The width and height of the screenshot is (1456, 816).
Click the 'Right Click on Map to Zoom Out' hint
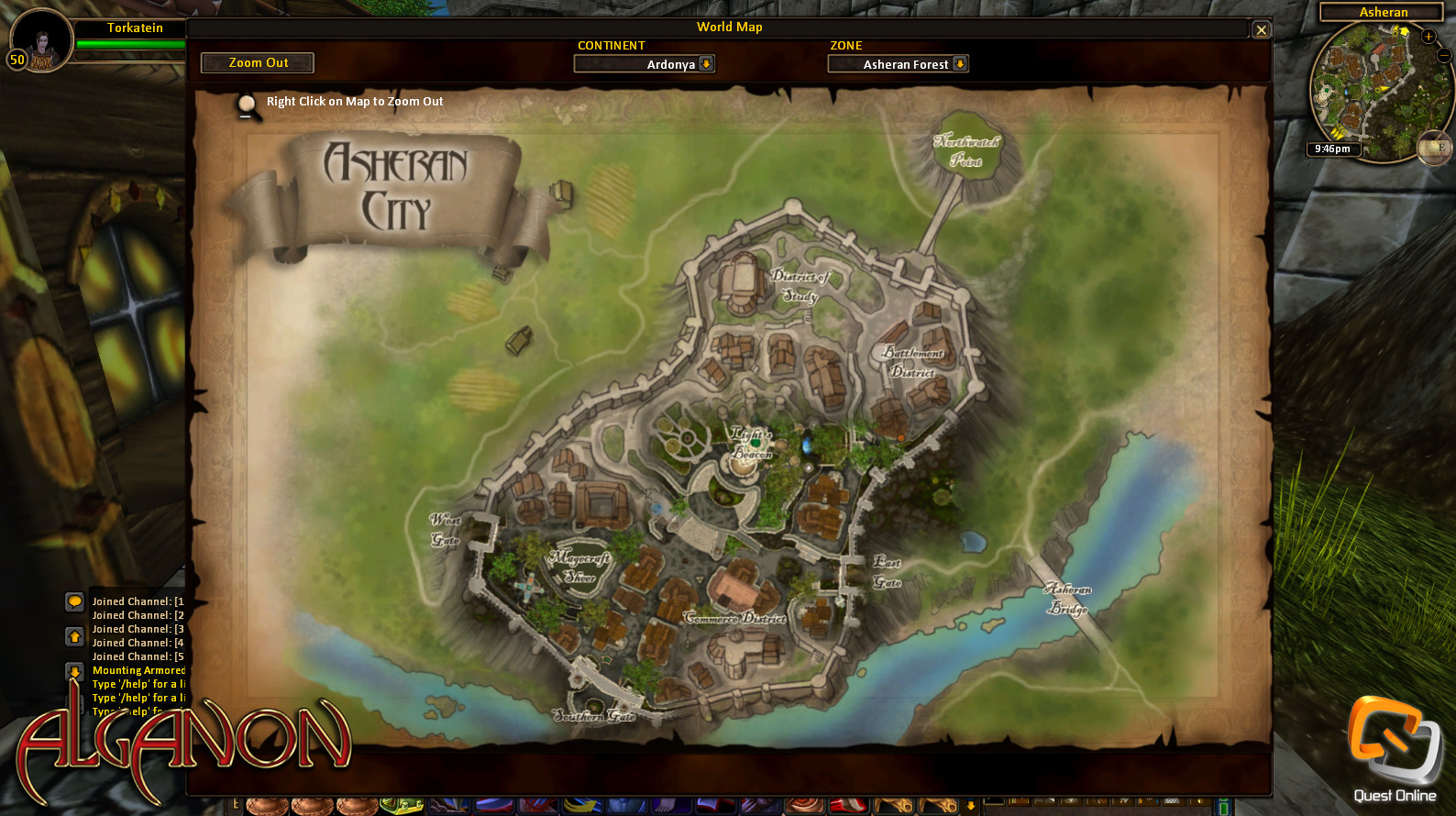coord(353,101)
